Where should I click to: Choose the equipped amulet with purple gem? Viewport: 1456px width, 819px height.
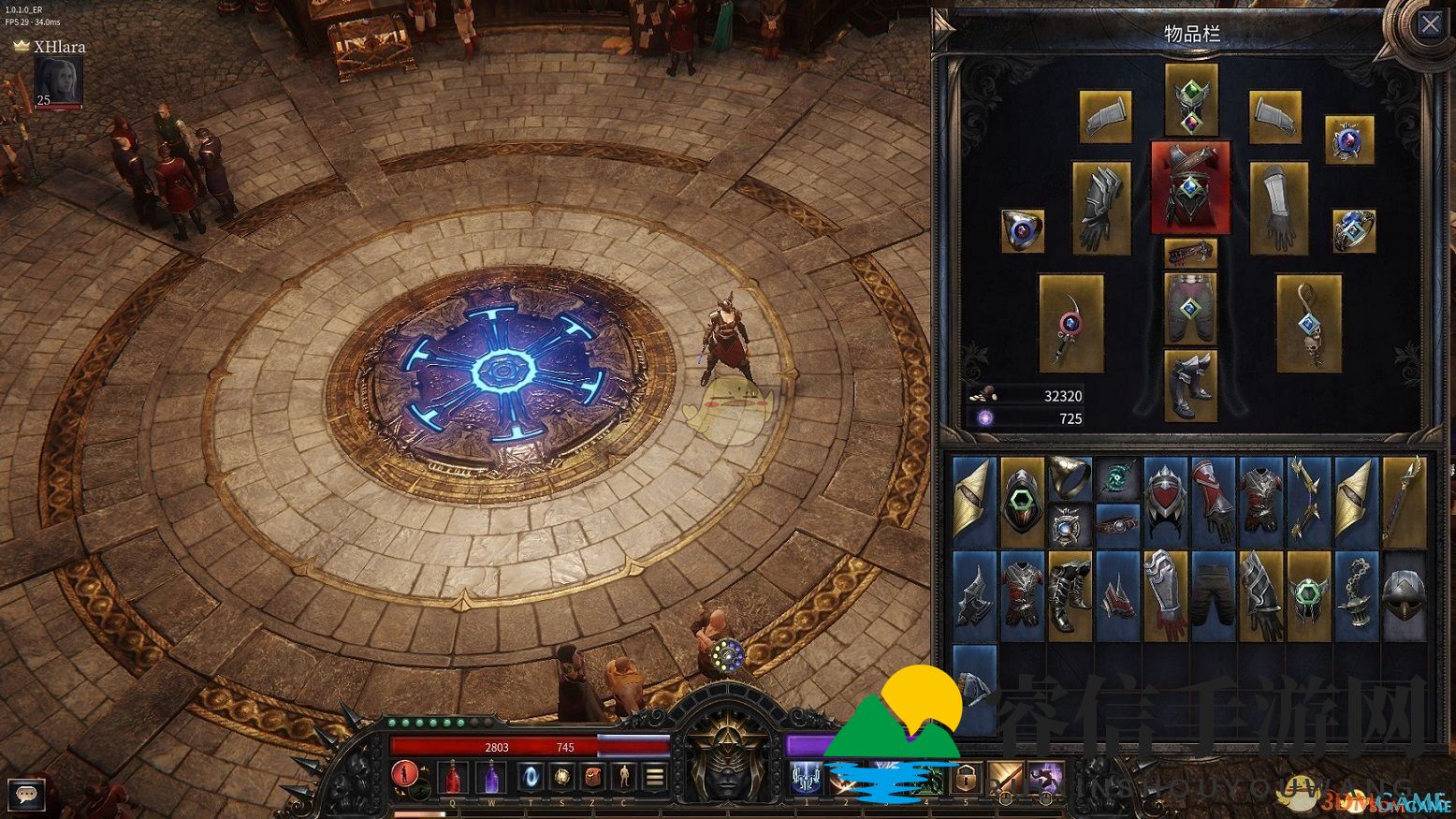(x=1349, y=140)
